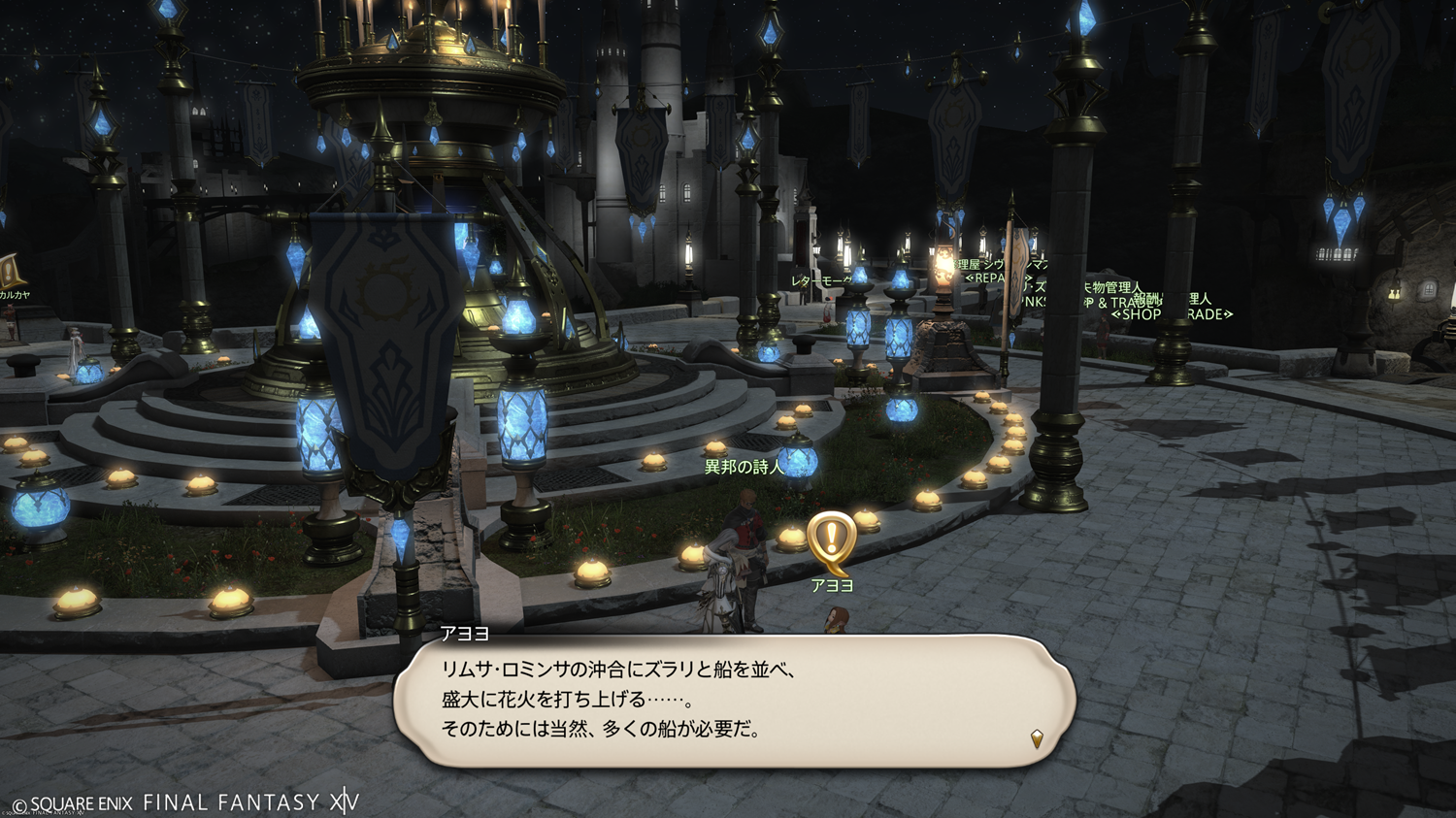Advance dialogue with the yellow continue arrow

click(1037, 739)
